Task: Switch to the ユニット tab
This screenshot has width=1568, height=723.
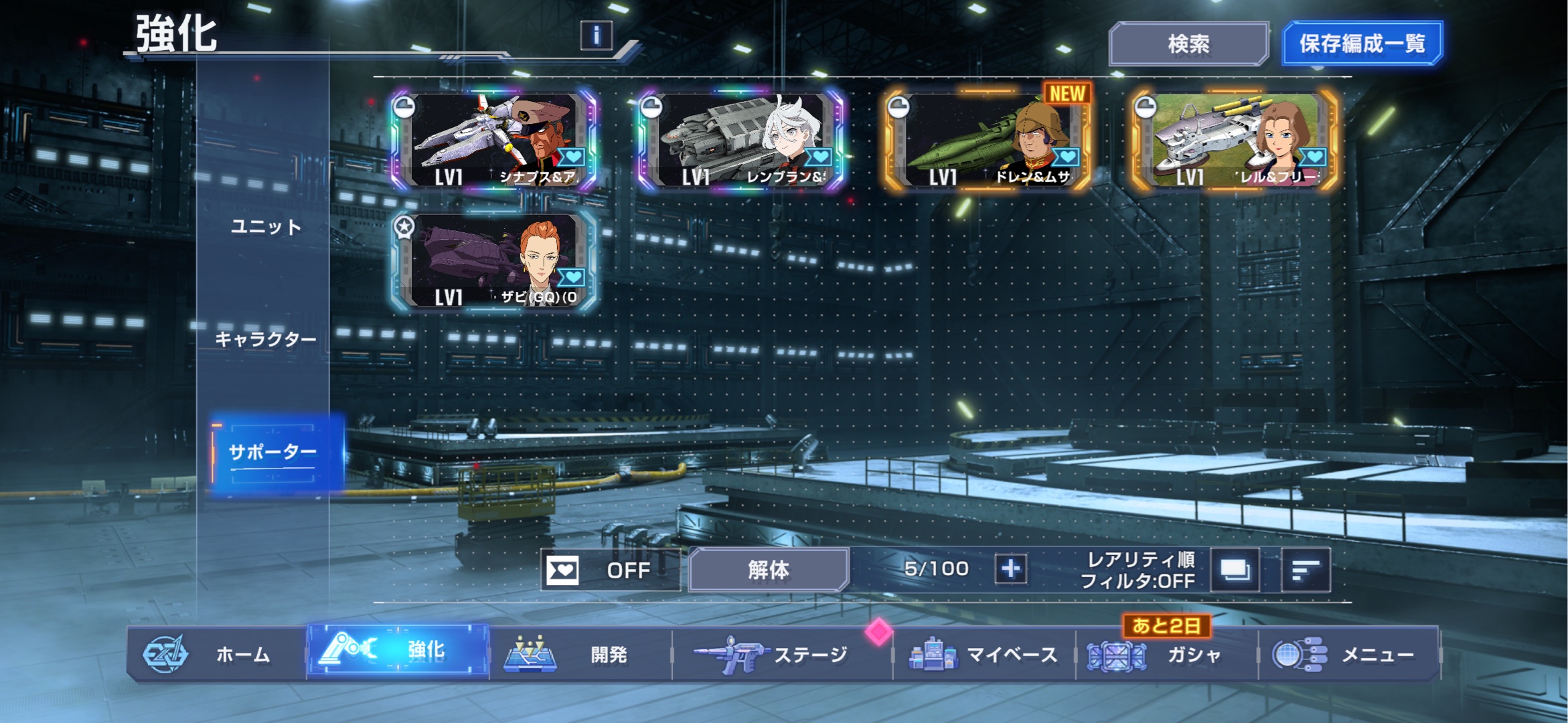Action: (x=266, y=227)
